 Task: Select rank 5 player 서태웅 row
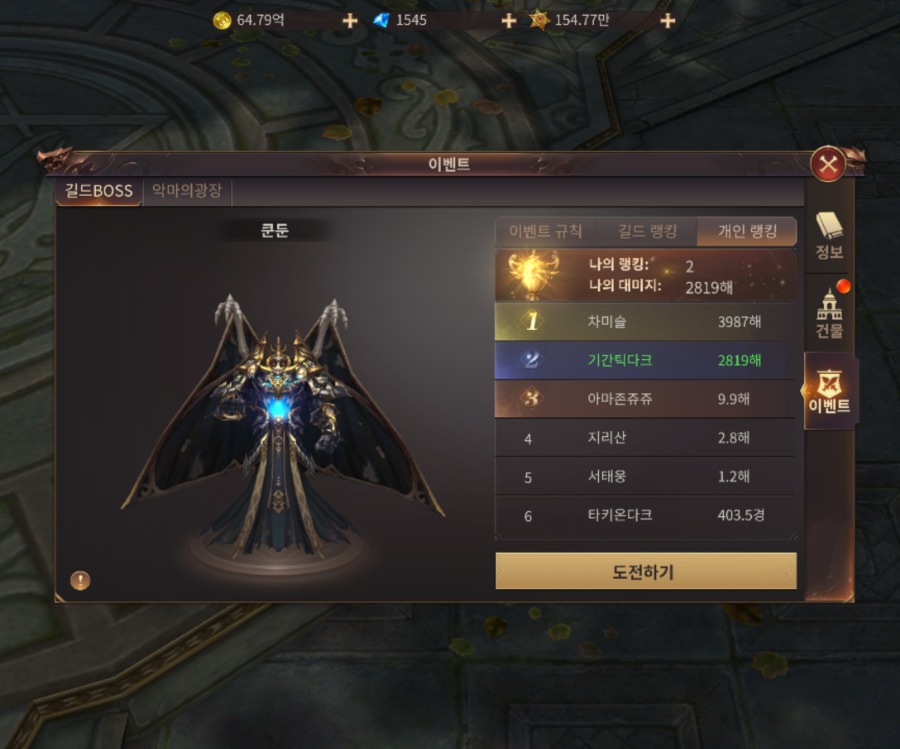645,477
